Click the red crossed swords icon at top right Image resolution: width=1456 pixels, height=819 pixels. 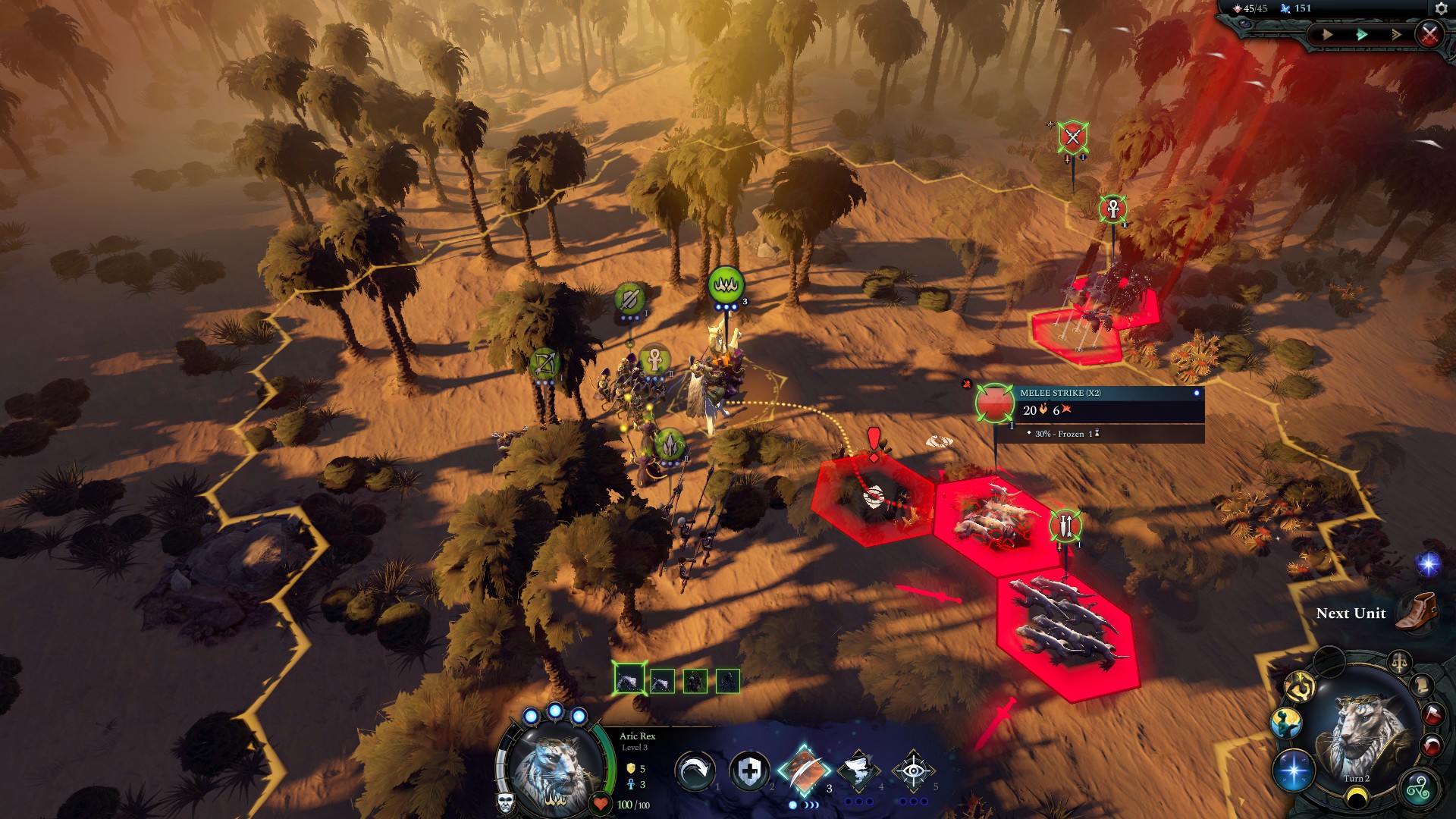[x=1429, y=34]
